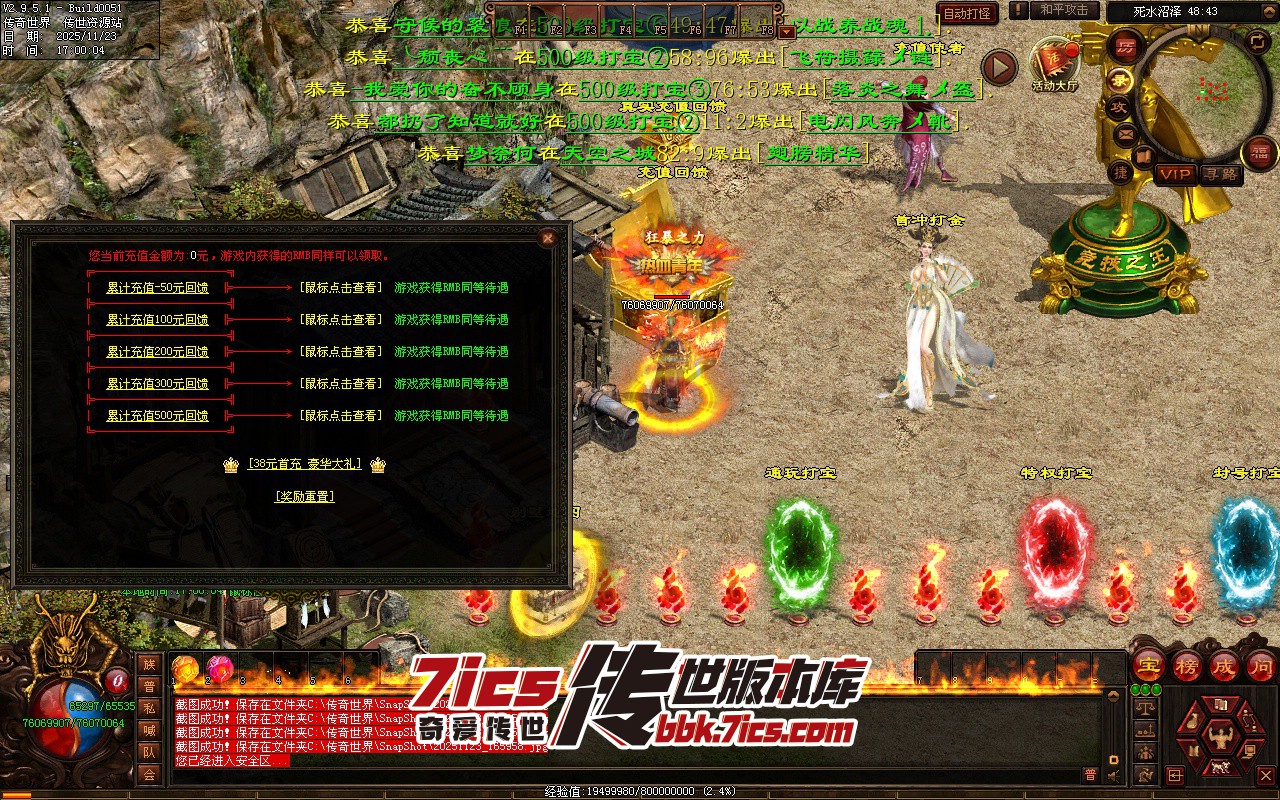Open the 宝 treasure shop button
Image resolution: width=1280 pixels, height=800 pixels.
pos(1148,666)
